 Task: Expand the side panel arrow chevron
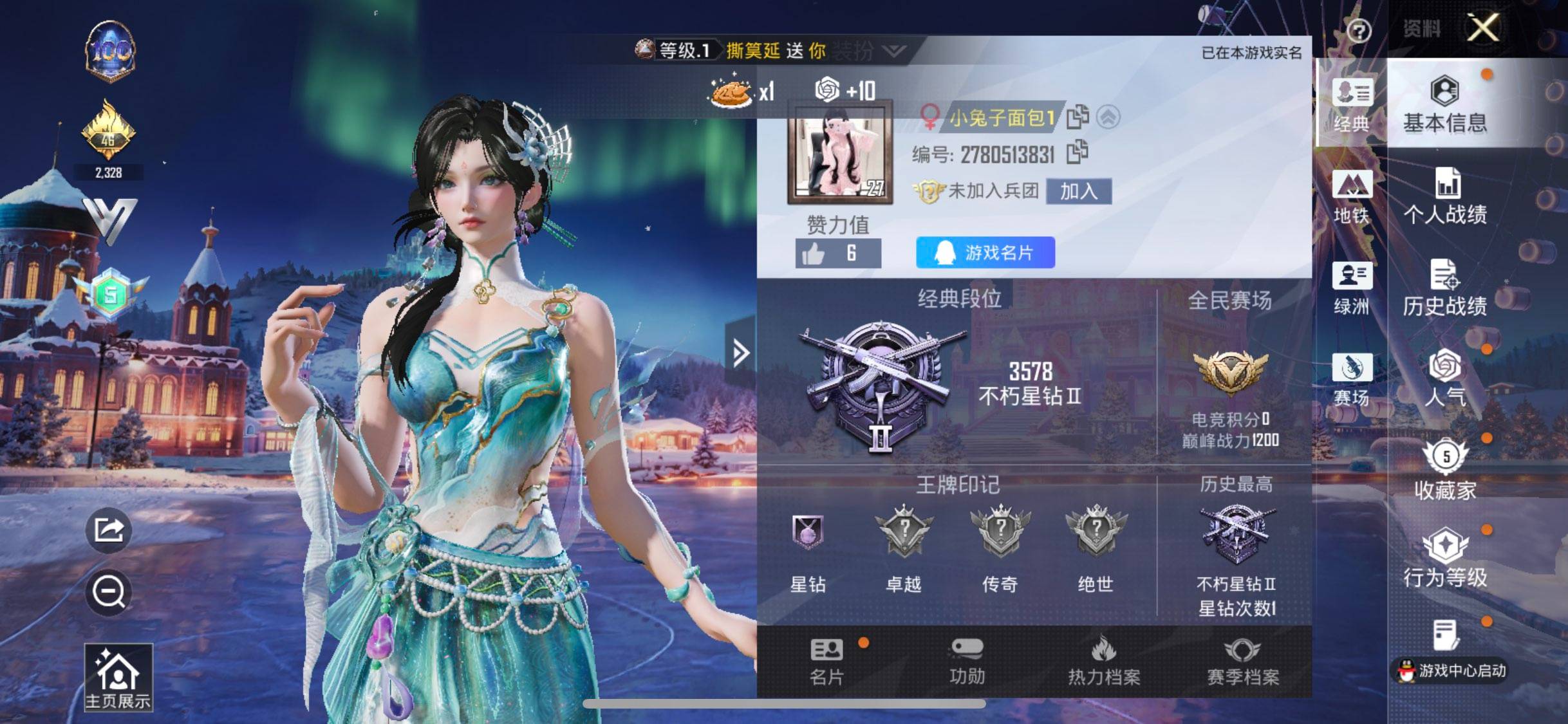pos(742,351)
